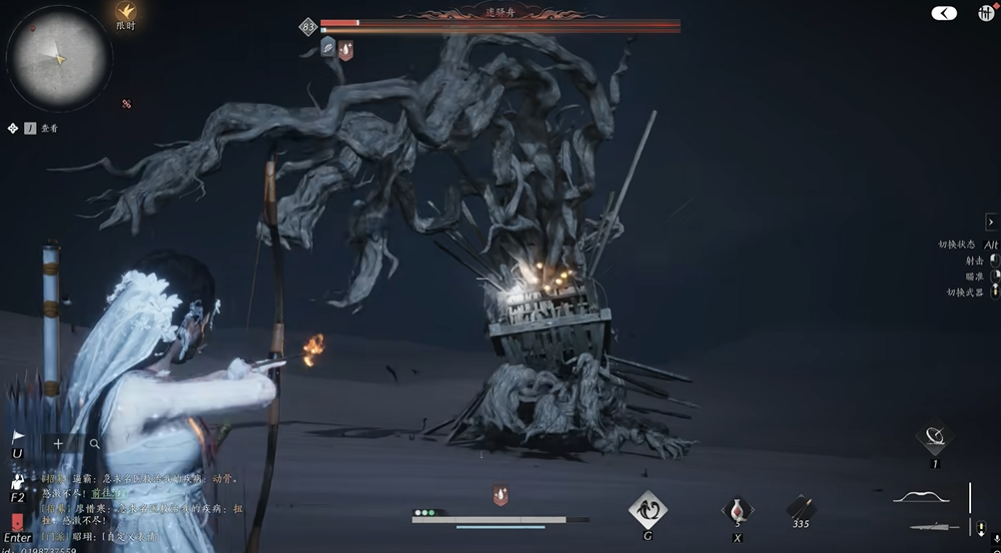Image resolution: width=1001 pixels, height=553 pixels.
Task: Open the golden 限时 limited-time event icon
Action: point(125,11)
